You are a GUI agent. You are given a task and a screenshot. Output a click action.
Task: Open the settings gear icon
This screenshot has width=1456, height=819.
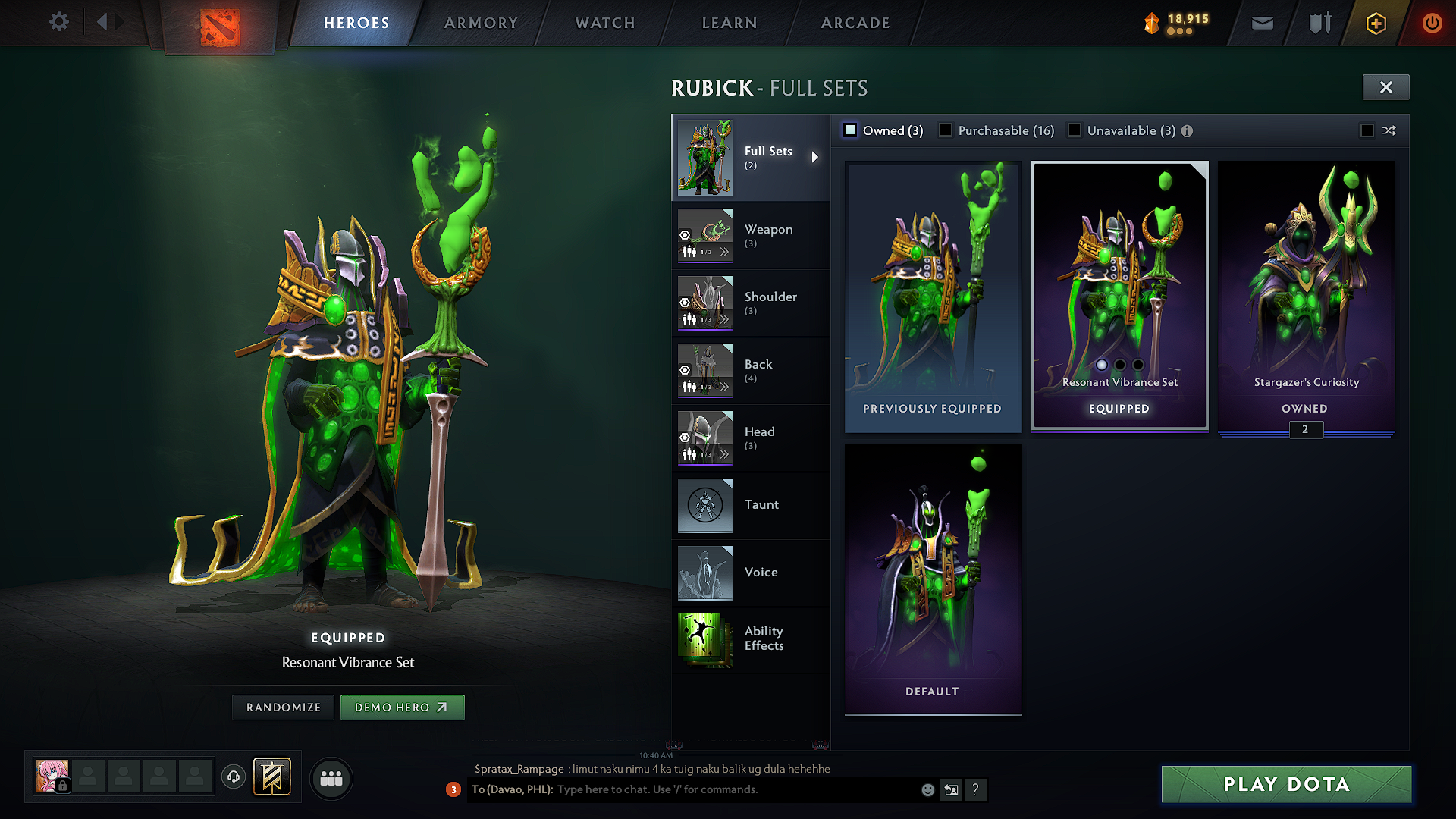coord(58,22)
